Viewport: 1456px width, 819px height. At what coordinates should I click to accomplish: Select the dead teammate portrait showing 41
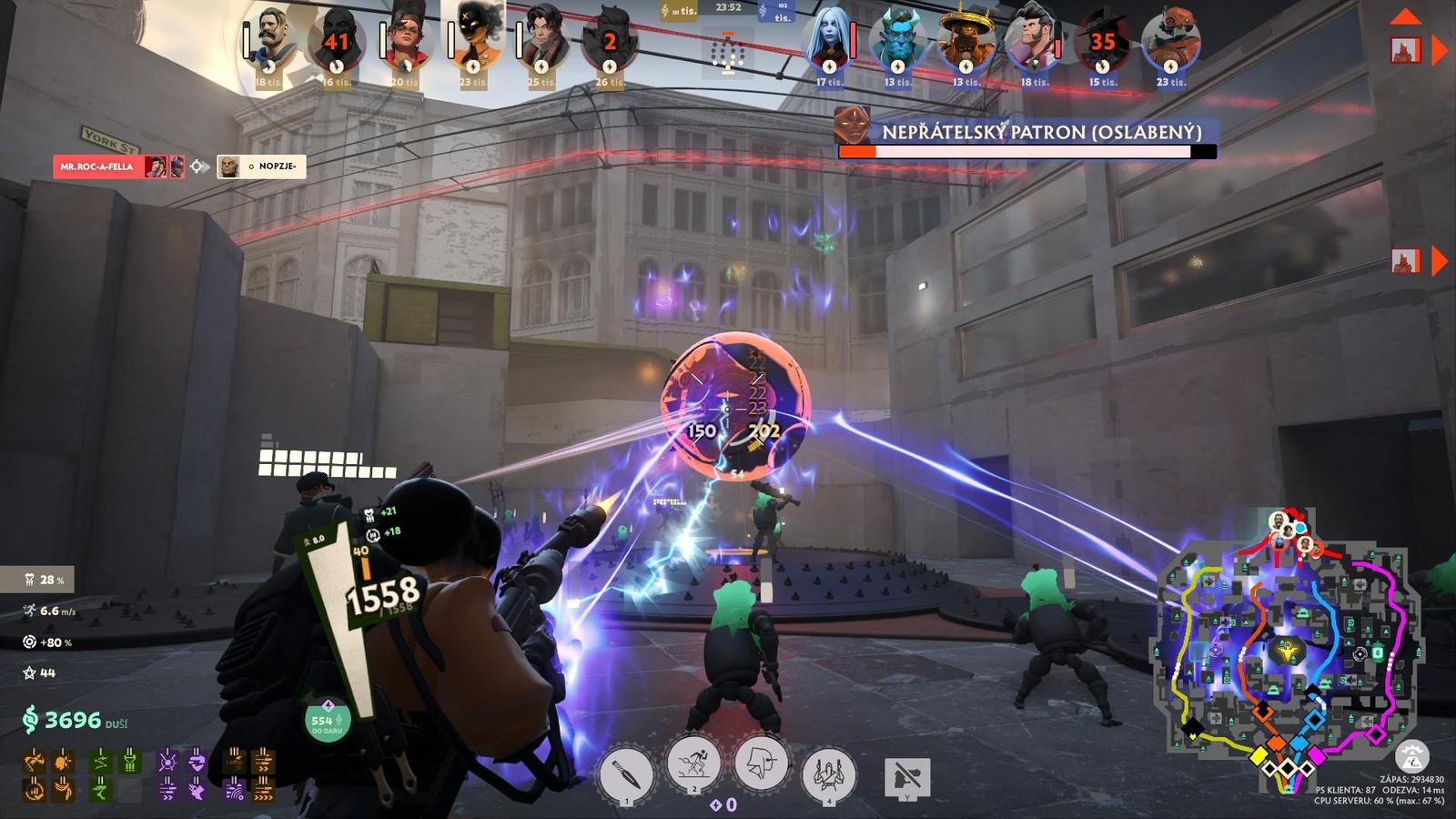click(336, 41)
